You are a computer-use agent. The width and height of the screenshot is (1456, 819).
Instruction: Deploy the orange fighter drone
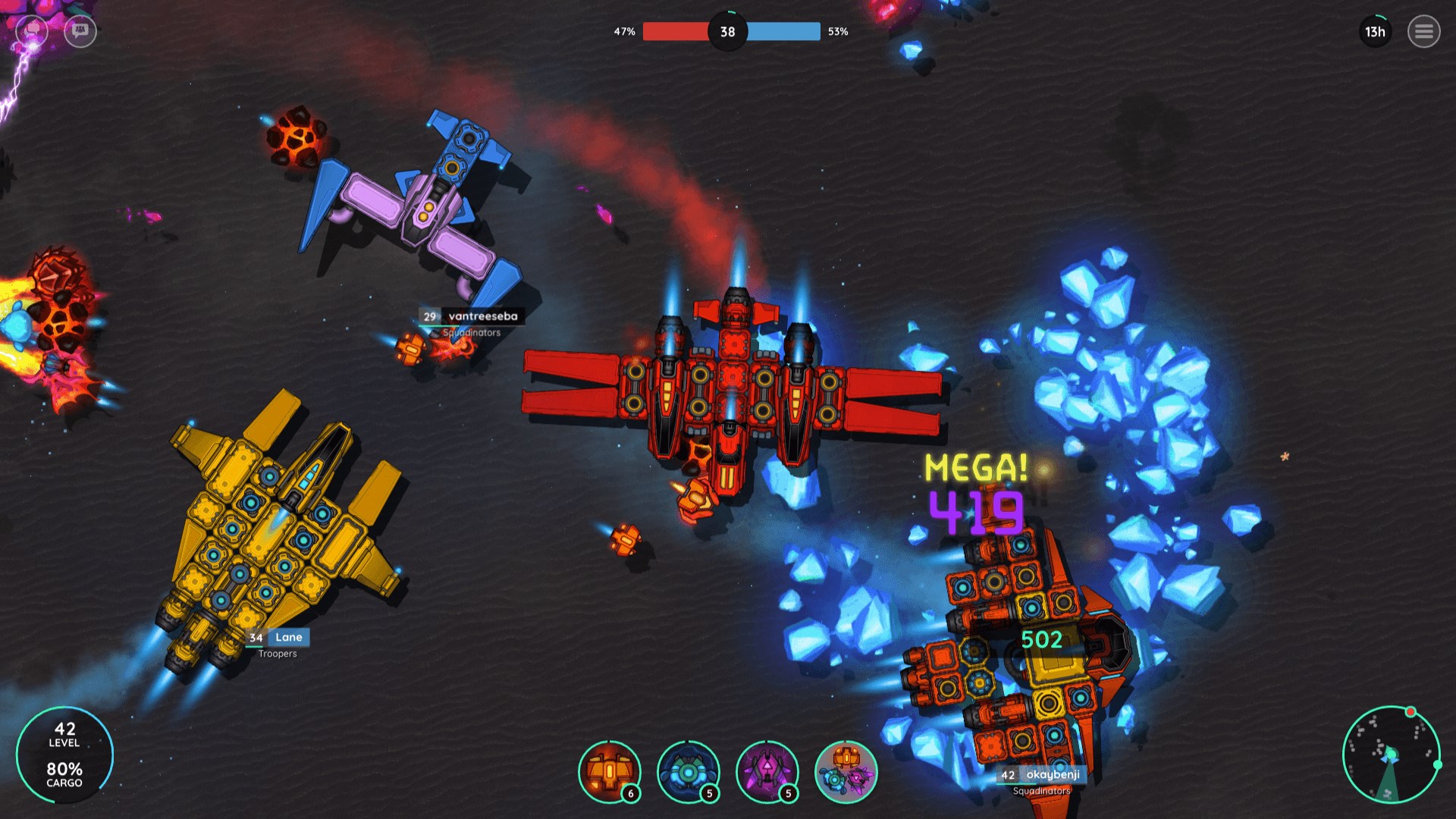(x=609, y=772)
